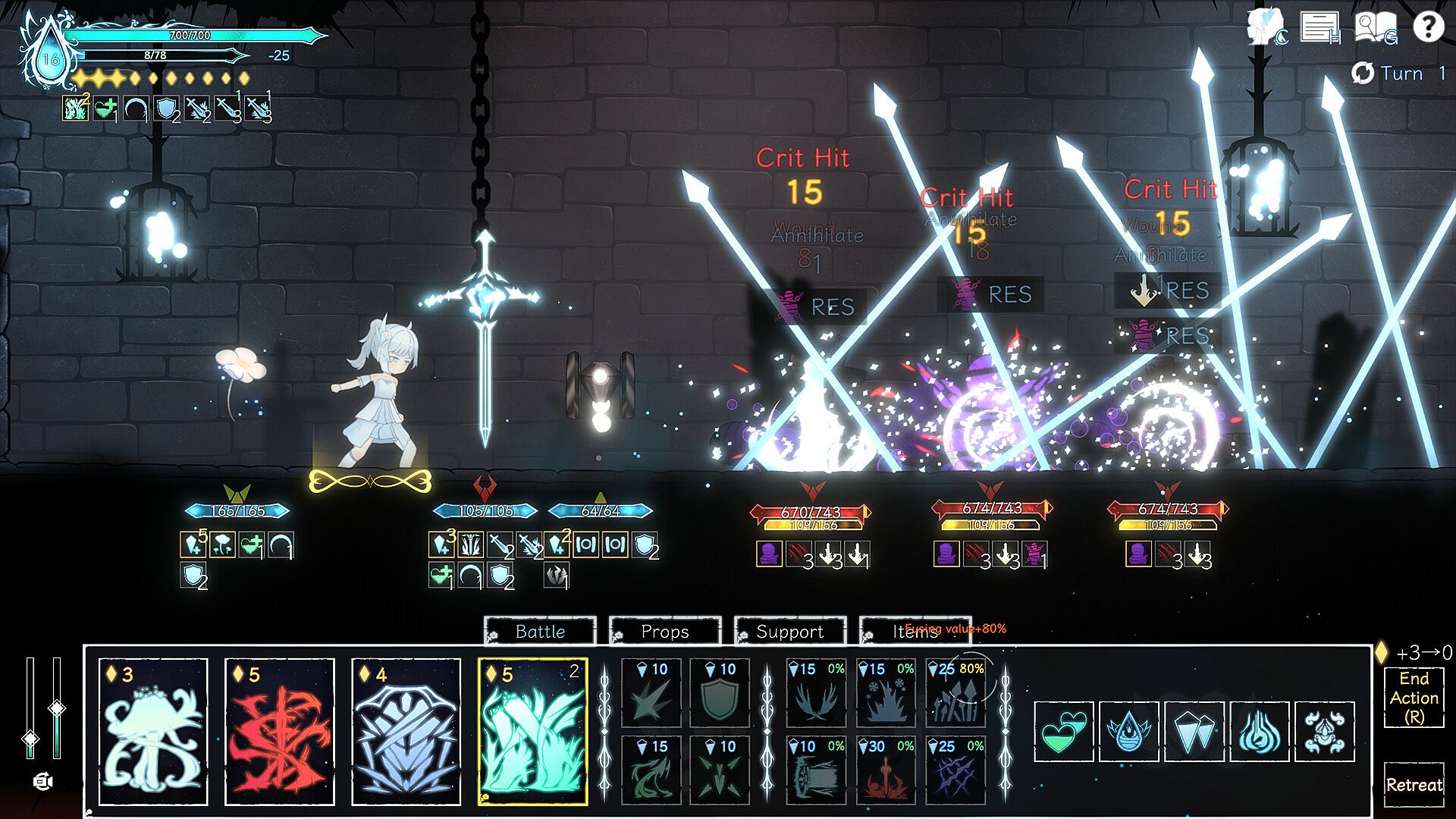
Task: Click the End Action button
Action: pos(1414,697)
